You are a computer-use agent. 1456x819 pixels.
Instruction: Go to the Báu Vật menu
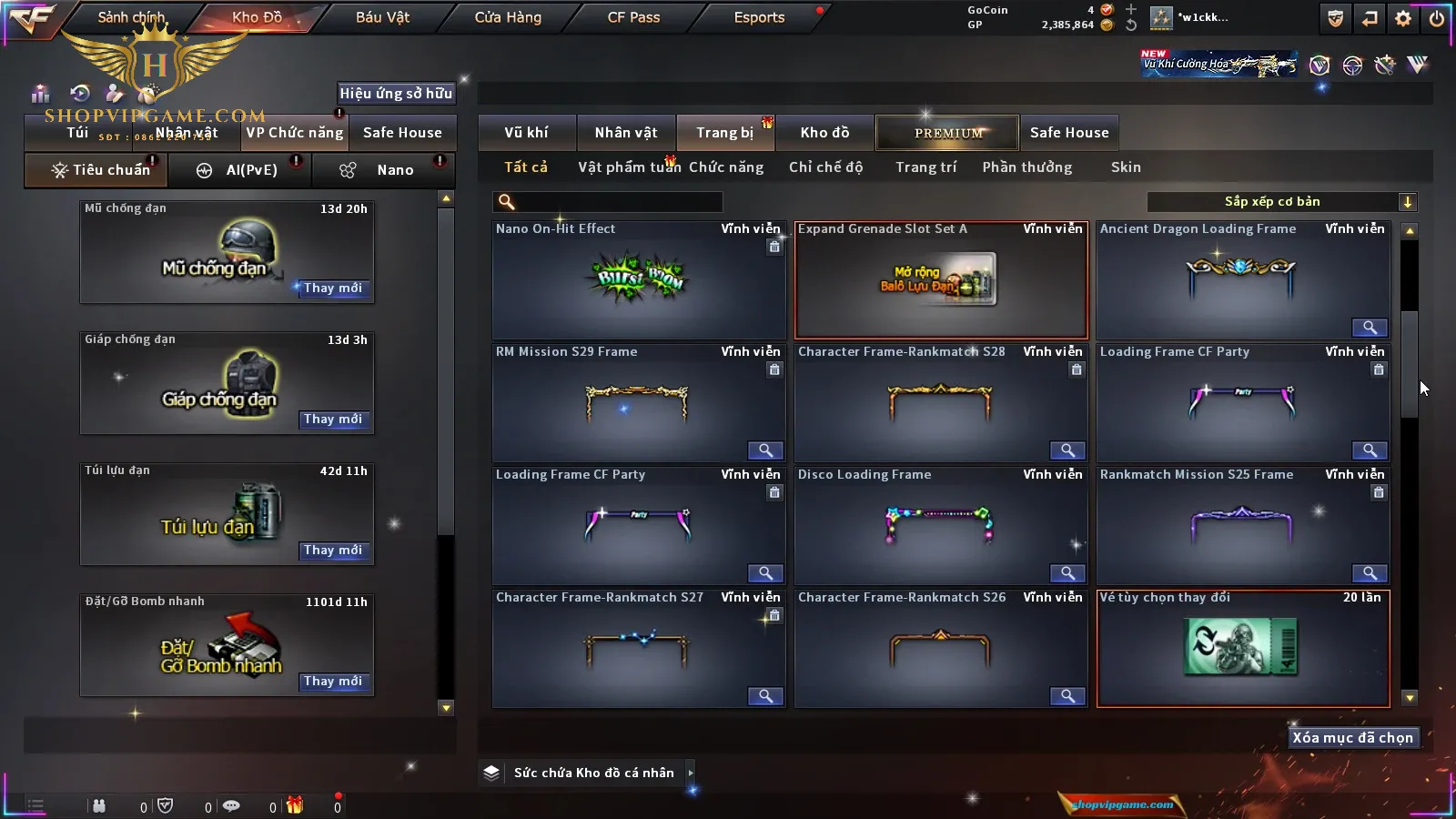382,17
